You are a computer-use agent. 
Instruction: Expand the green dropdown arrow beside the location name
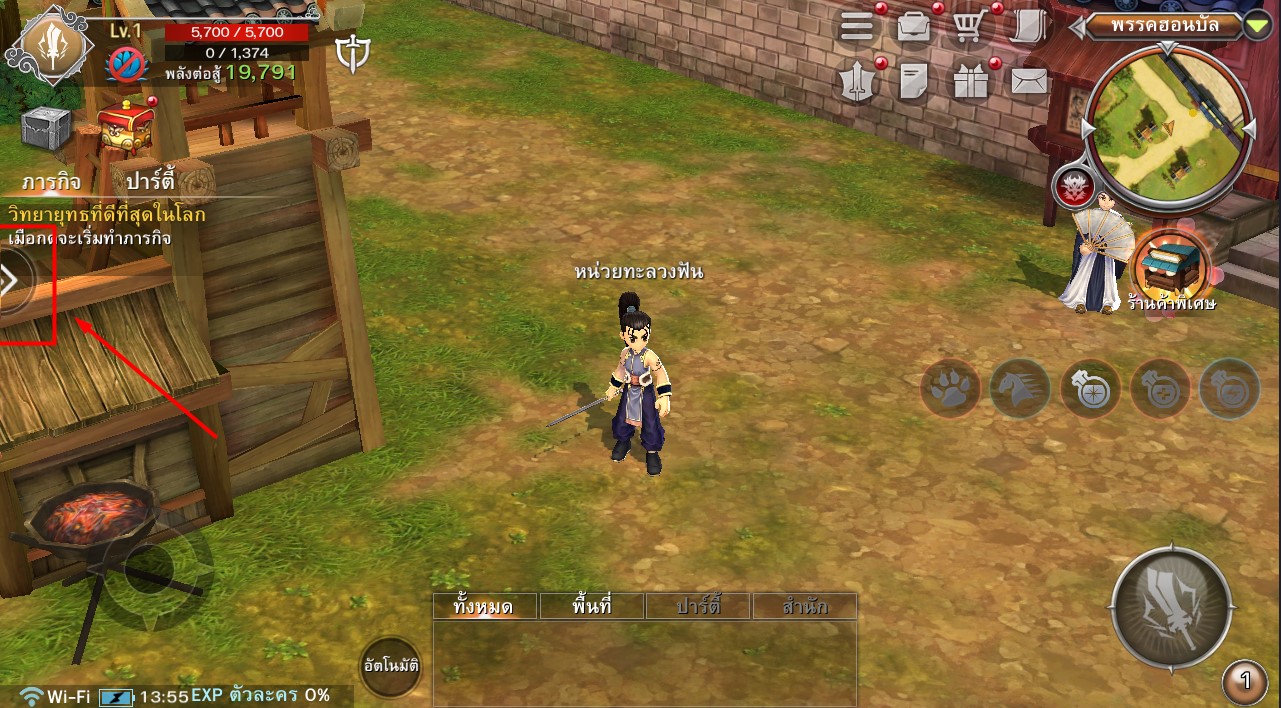1258,26
